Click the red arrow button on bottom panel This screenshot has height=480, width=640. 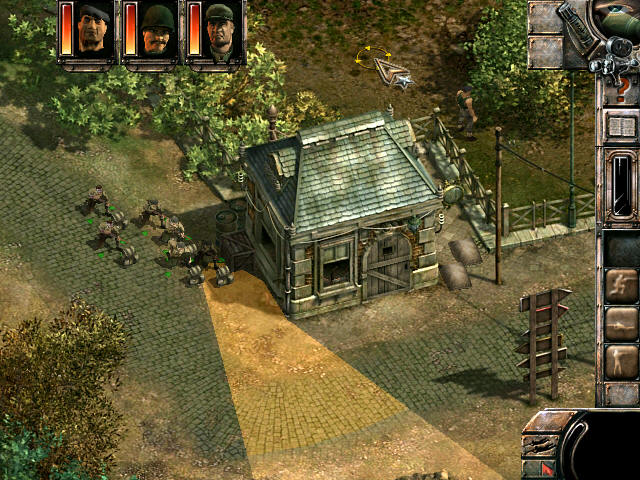(547, 467)
